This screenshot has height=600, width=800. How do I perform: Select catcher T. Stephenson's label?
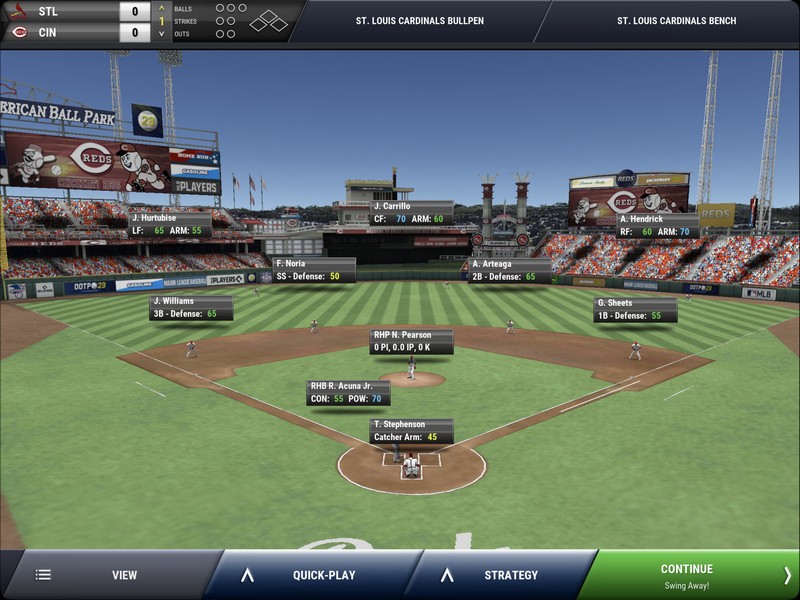point(411,431)
